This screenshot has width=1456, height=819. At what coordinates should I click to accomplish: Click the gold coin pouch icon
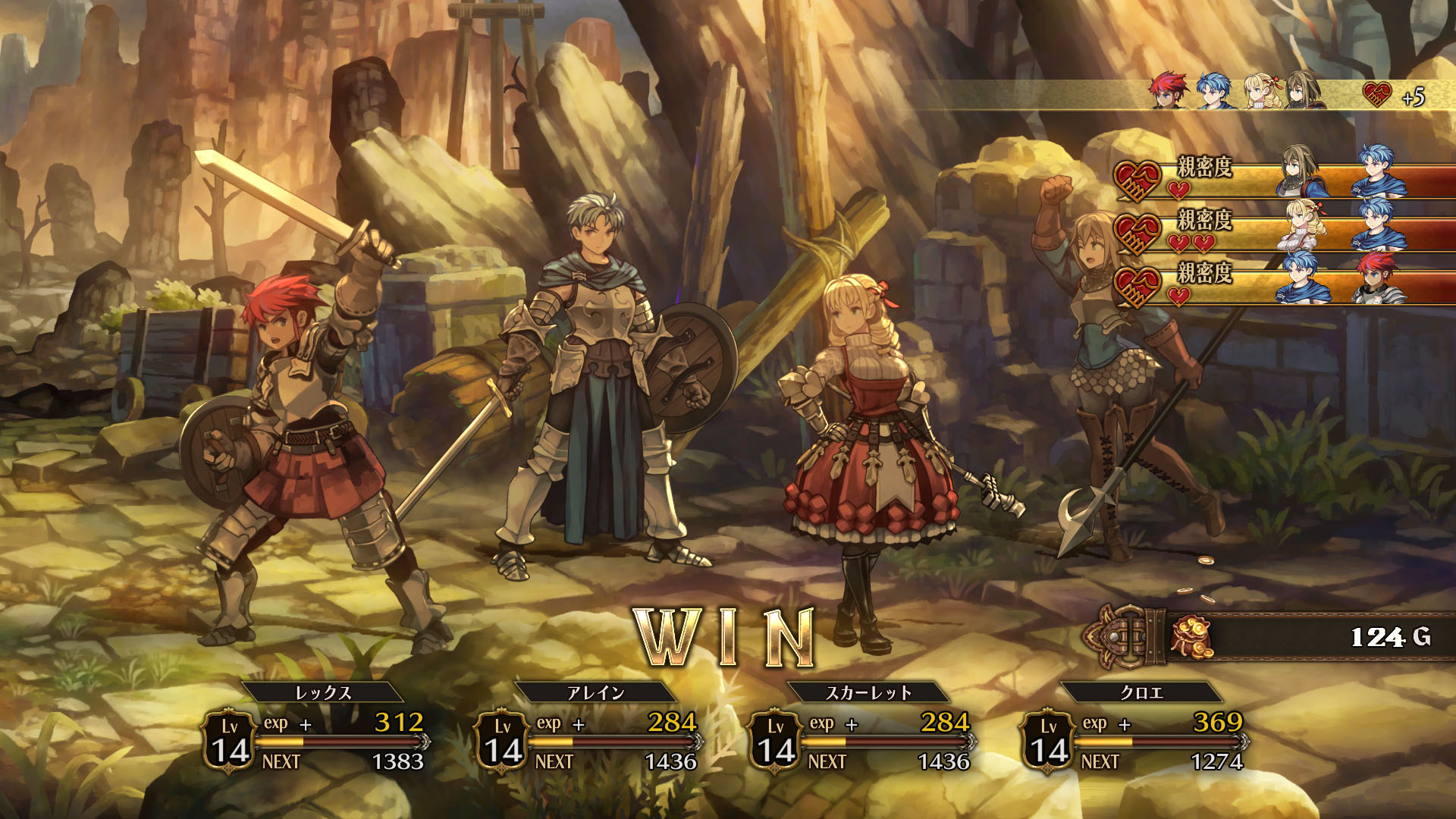click(x=1191, y=637)
